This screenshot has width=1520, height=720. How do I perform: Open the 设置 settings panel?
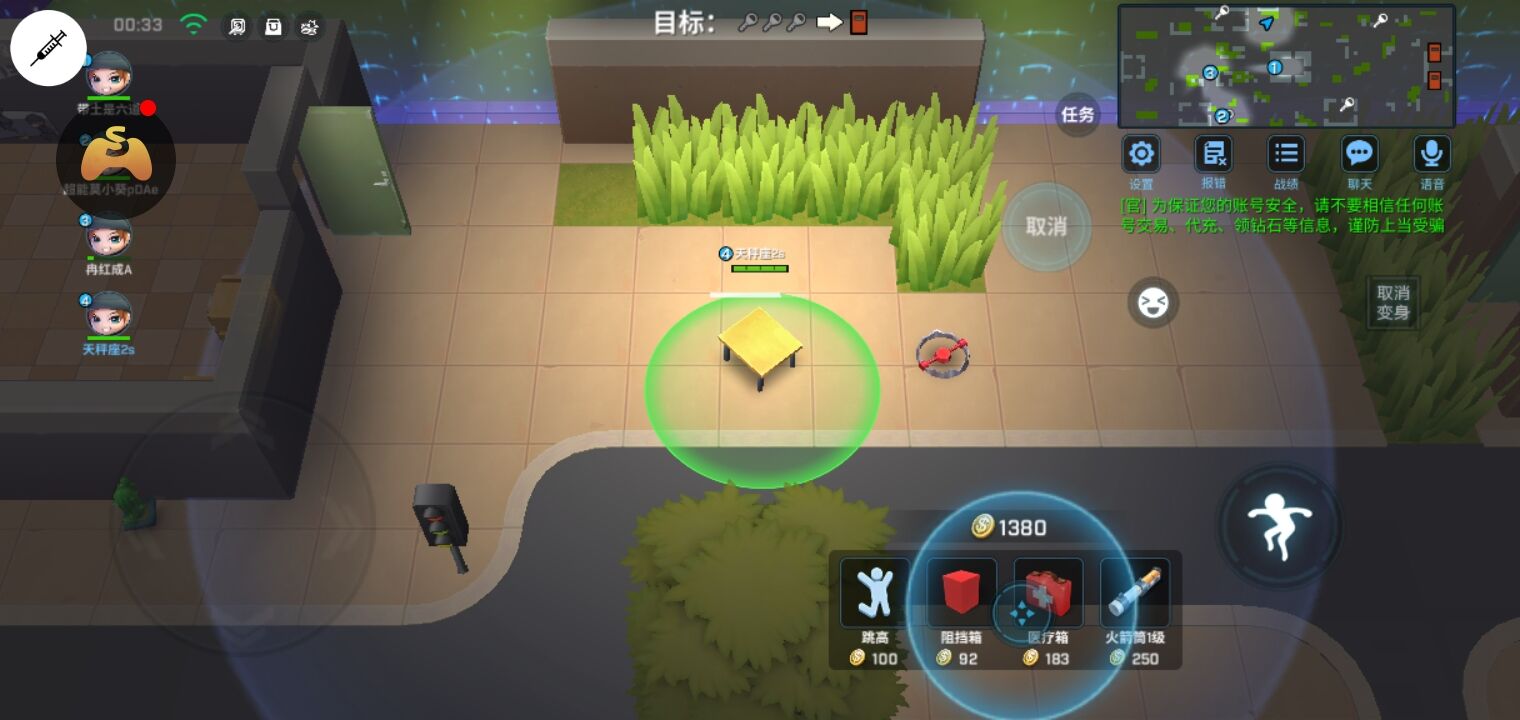pyautogui.click(x=1141, y=153)
